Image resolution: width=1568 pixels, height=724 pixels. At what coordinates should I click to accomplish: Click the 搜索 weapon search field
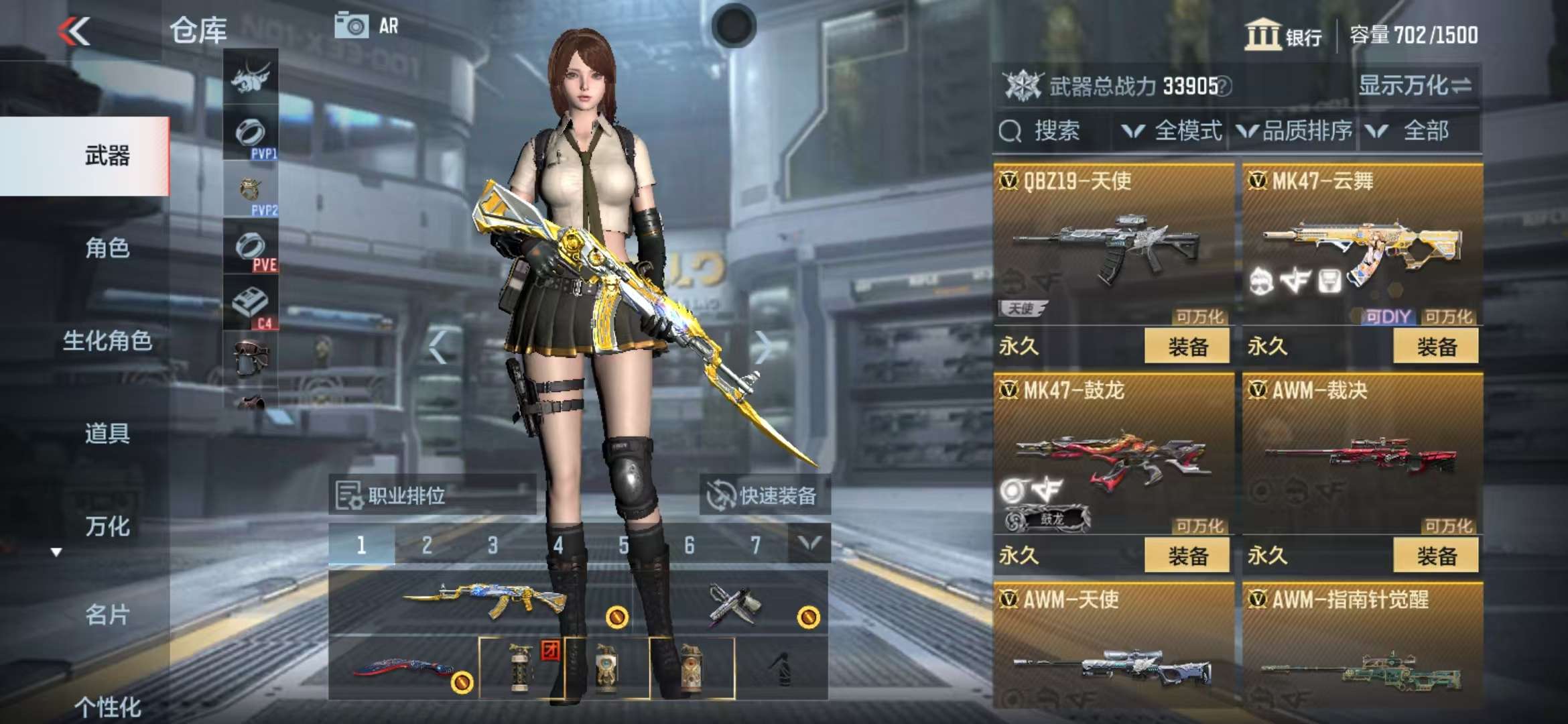(x=1055, y=131)
